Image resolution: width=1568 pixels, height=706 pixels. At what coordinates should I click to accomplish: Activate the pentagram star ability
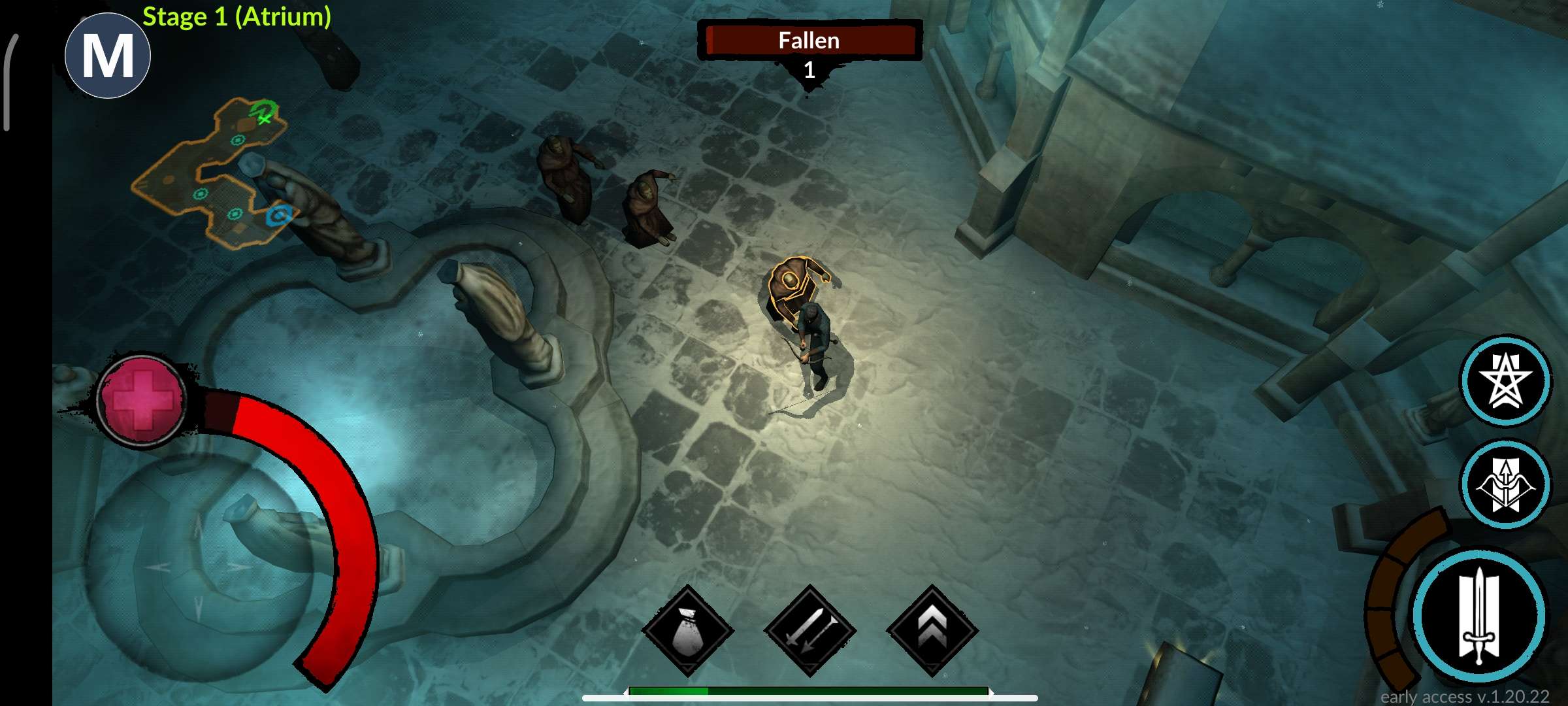pos(1505,380)
